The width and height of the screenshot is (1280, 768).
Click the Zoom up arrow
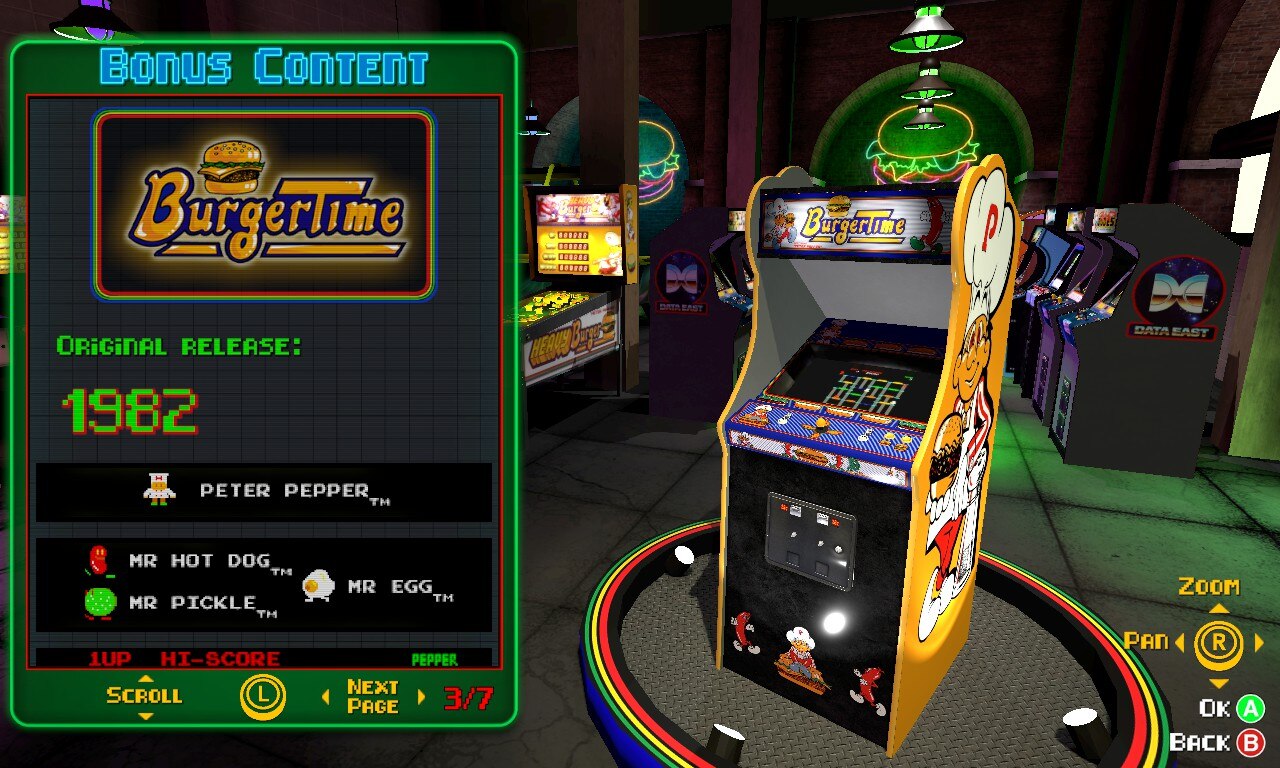pyautogui.click(x=1218, y=608)
